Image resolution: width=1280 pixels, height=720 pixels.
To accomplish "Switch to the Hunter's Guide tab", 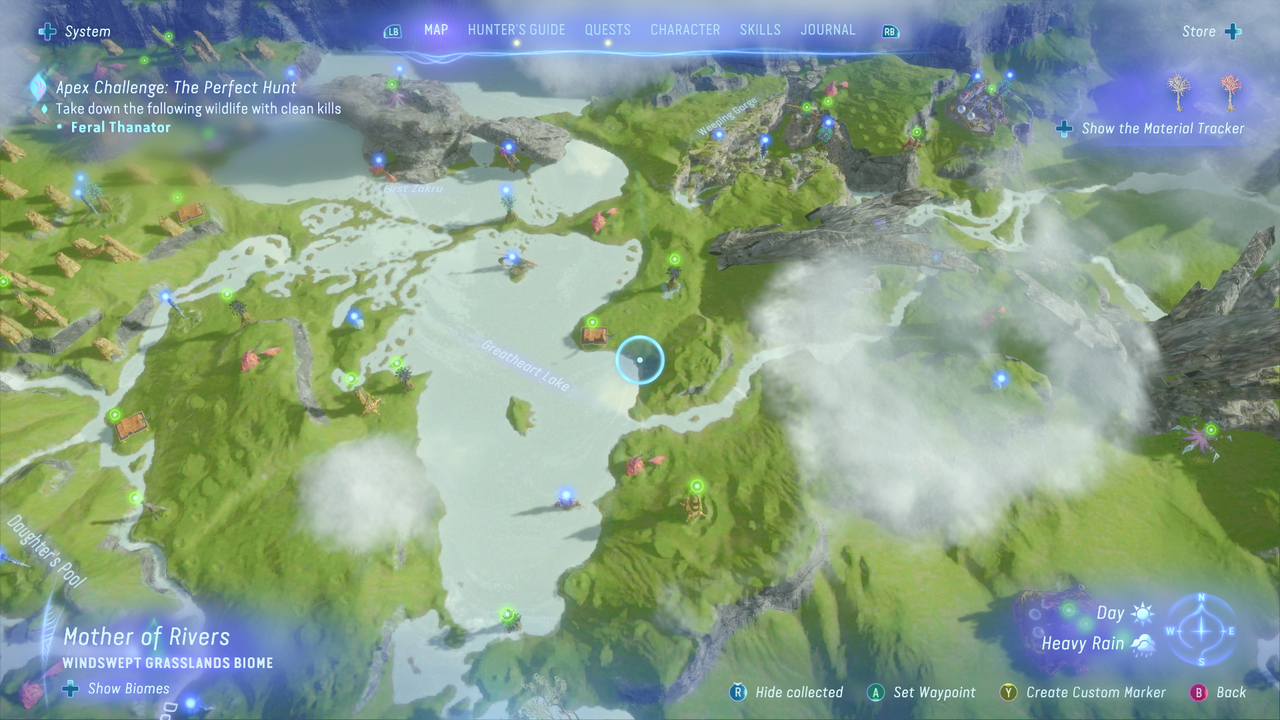I will 516,30.
